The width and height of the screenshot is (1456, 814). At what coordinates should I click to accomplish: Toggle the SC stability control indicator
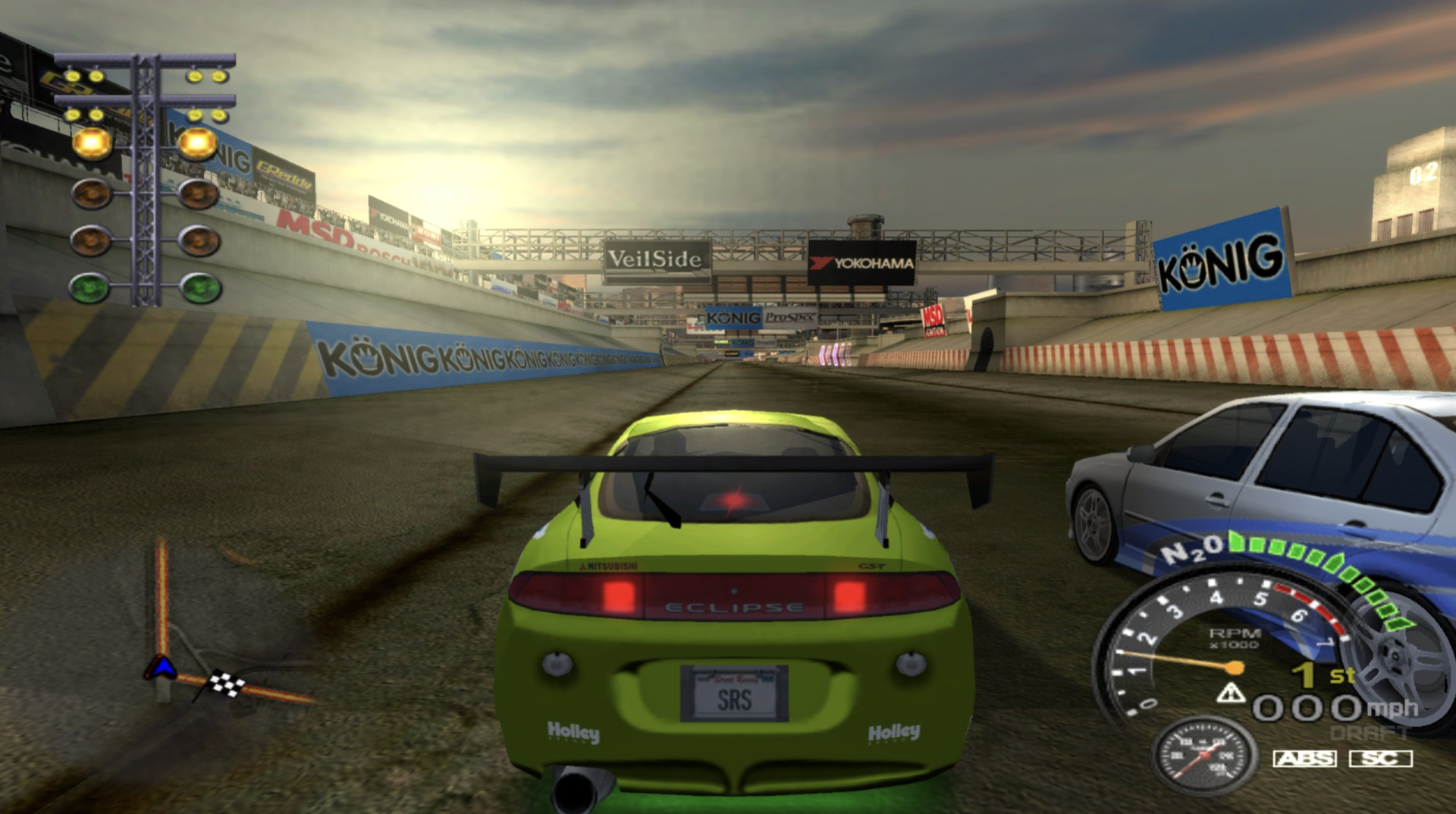1380,758
